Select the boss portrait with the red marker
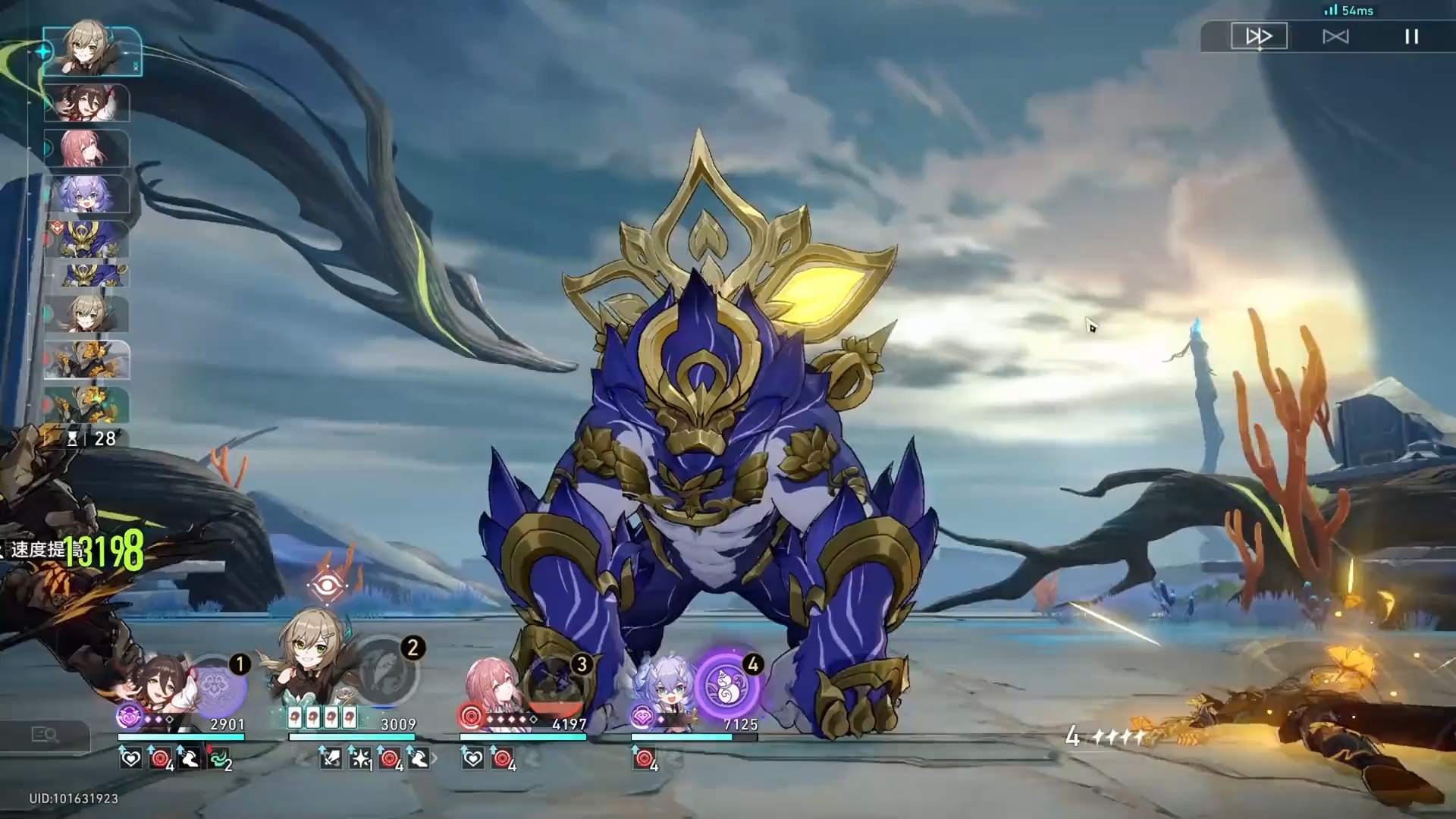The image size is (1456, 819). click(x=86, y=238)
